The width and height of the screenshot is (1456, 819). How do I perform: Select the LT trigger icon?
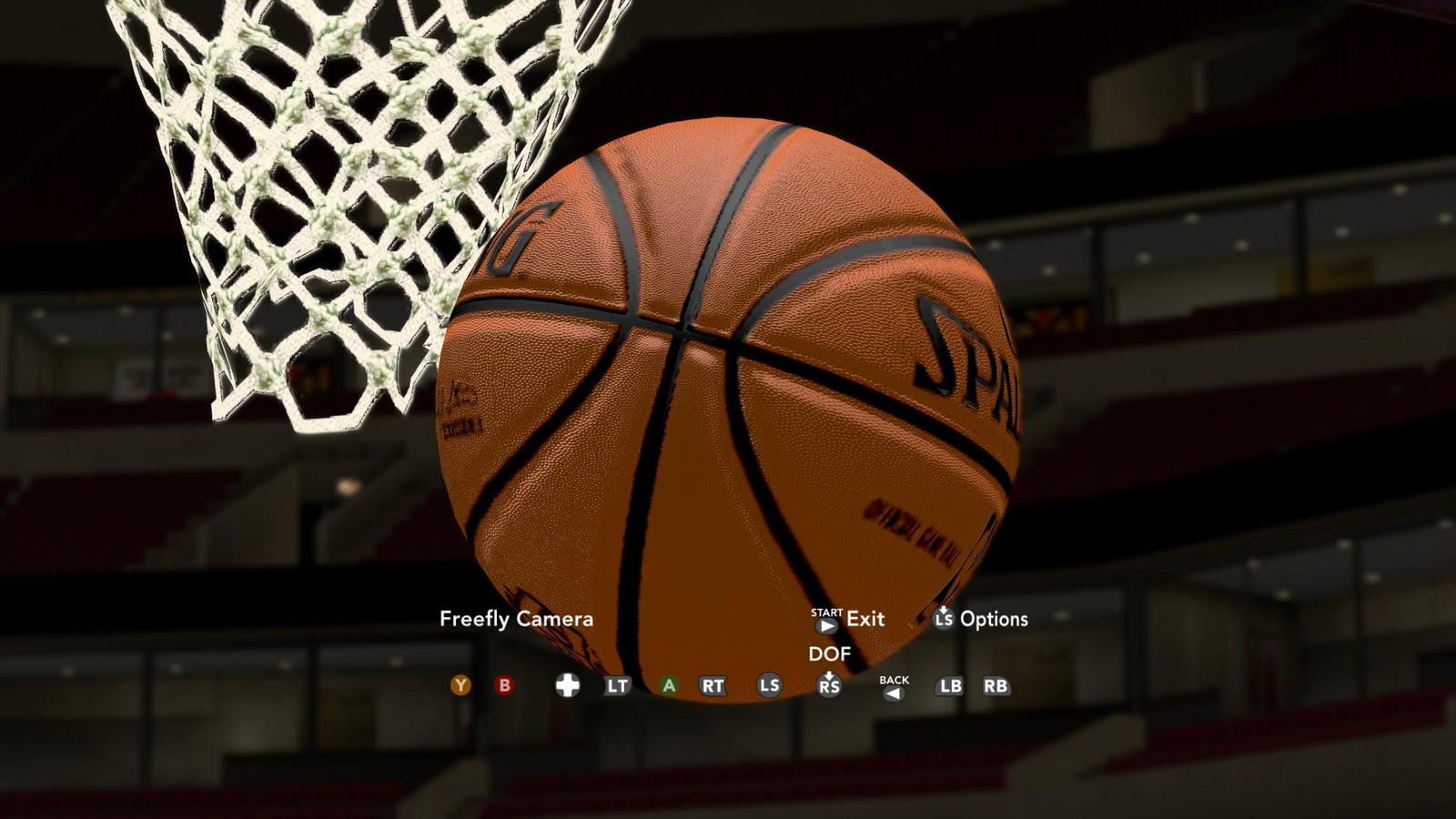[x=617, y=685]
